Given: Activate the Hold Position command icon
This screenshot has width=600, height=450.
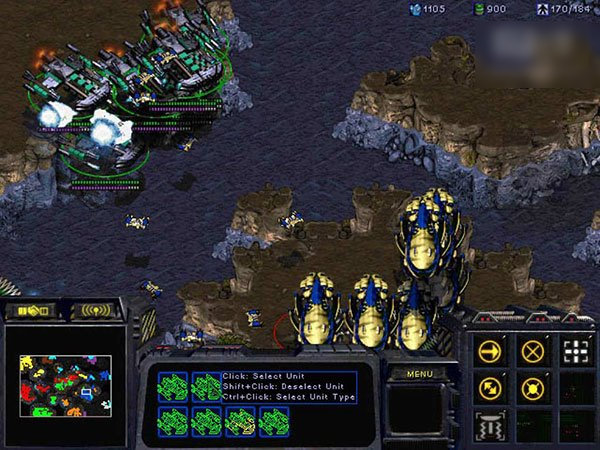Looking at the screenshot, I should tap(531, 389).
